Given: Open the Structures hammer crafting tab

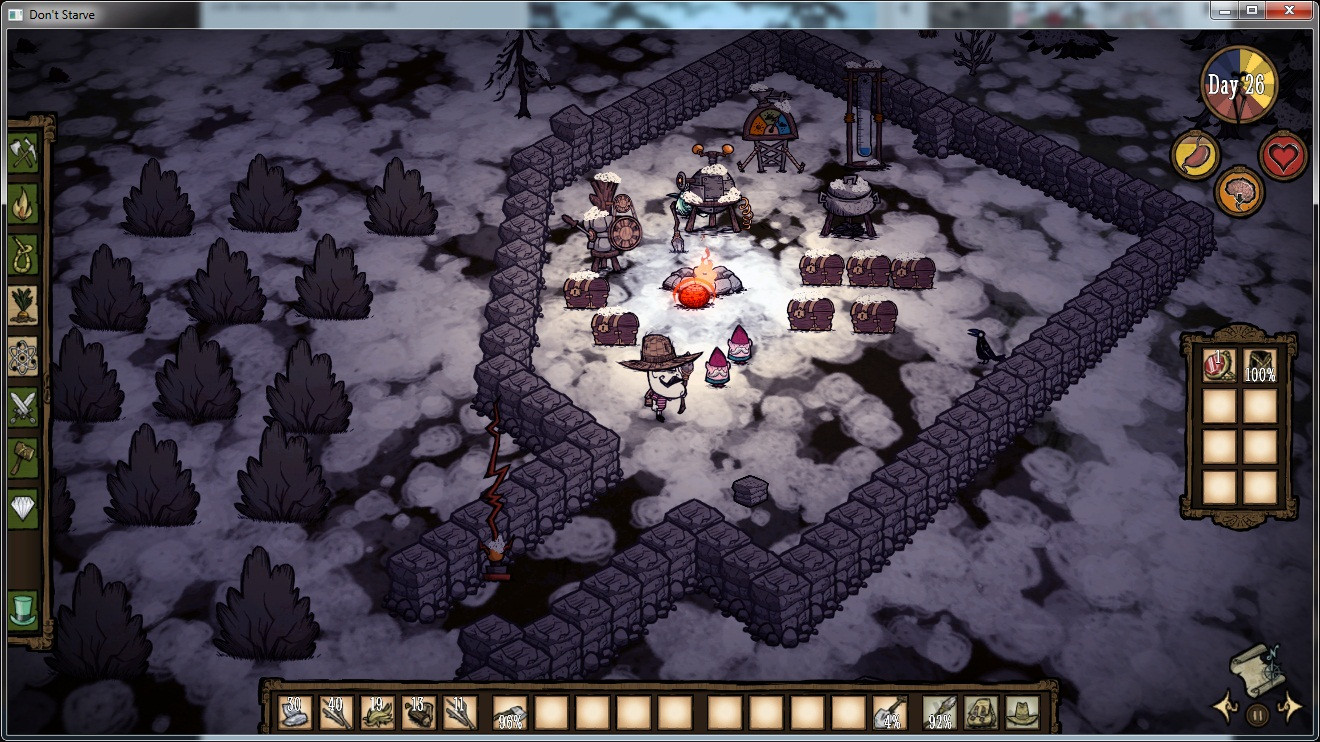Looking at the screenshot, I should [x=23, y=458].
